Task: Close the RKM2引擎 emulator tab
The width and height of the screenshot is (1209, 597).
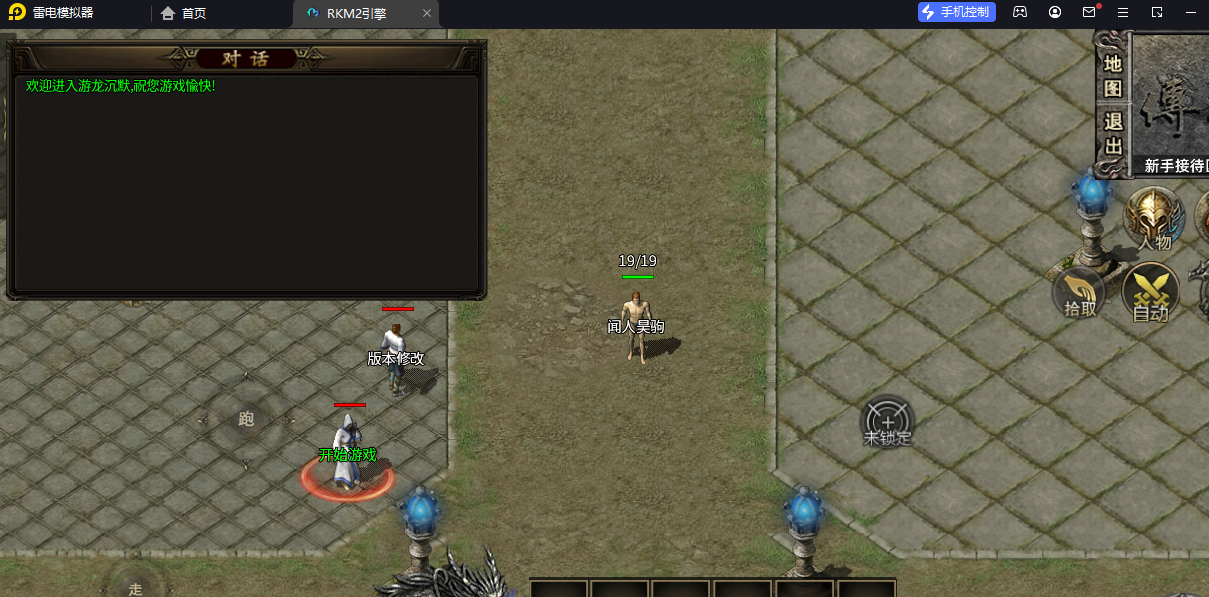Action: (427, 14)
